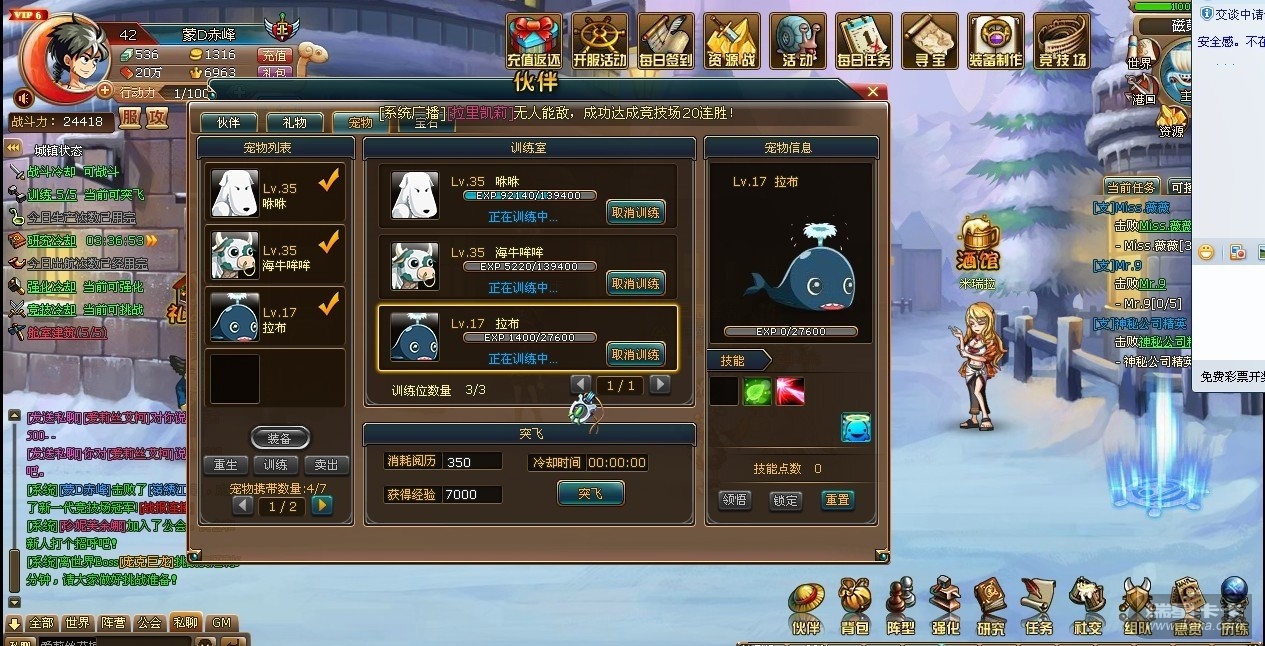Image resolution: width=1265 pixels, height=646 pixels.
Task: Open the 礼物 gifts tab
Action: coord(294,123)
